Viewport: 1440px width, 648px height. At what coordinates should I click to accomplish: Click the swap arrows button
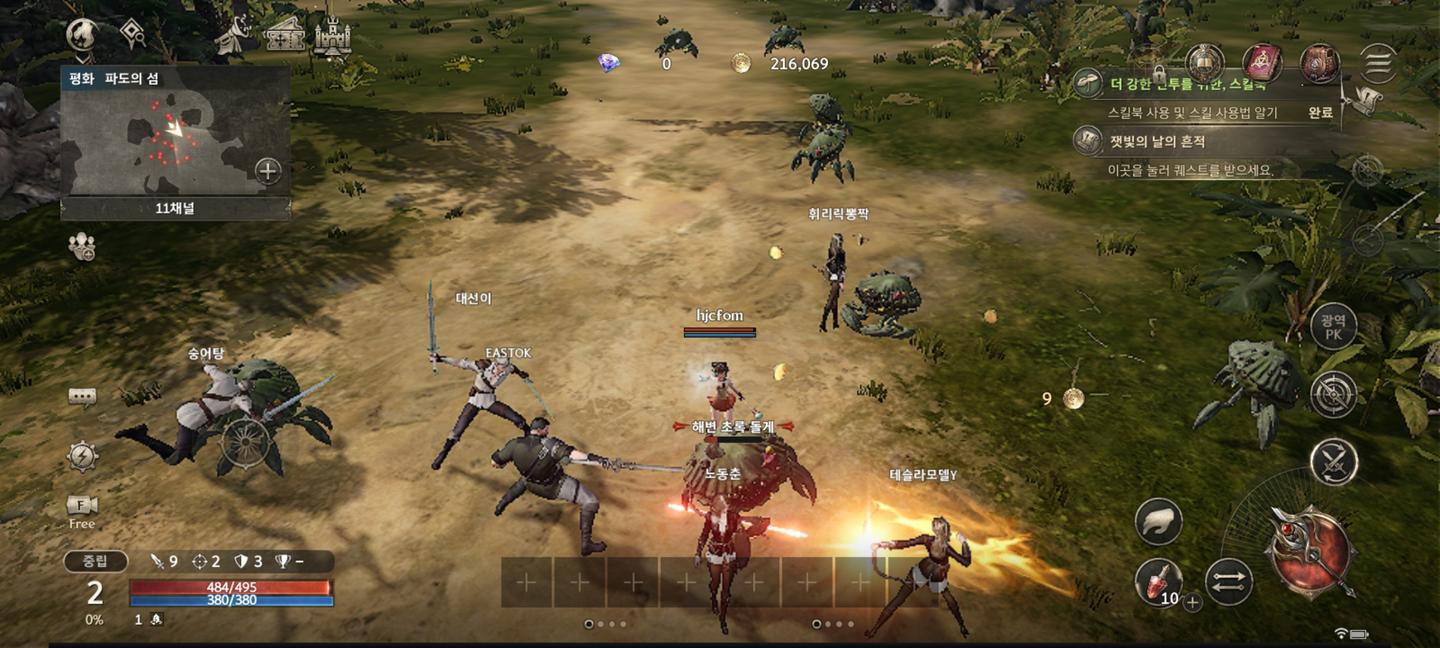click(x=1229, y=582)
